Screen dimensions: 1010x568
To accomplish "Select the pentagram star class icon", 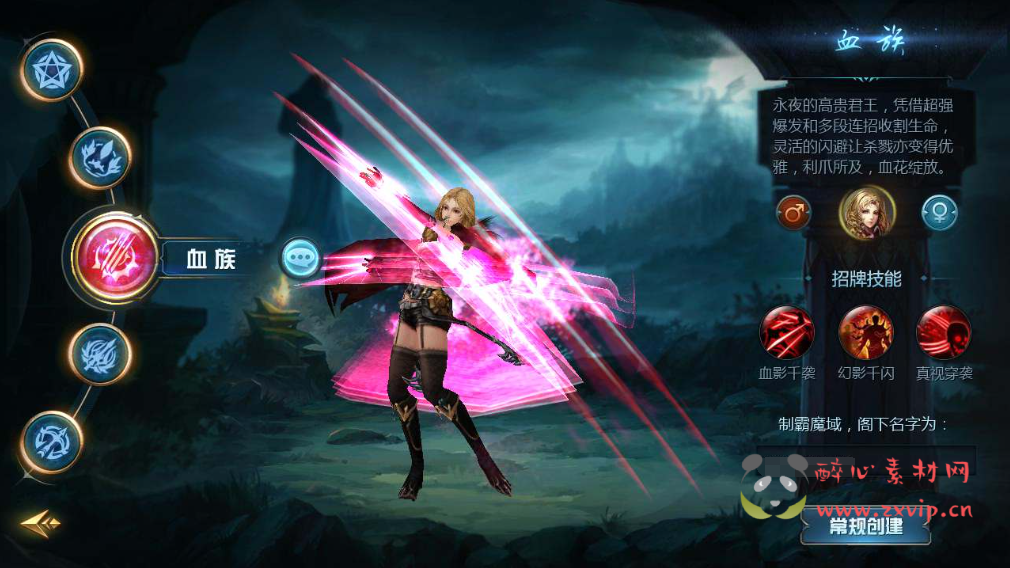I will click(x=52, y=70).
